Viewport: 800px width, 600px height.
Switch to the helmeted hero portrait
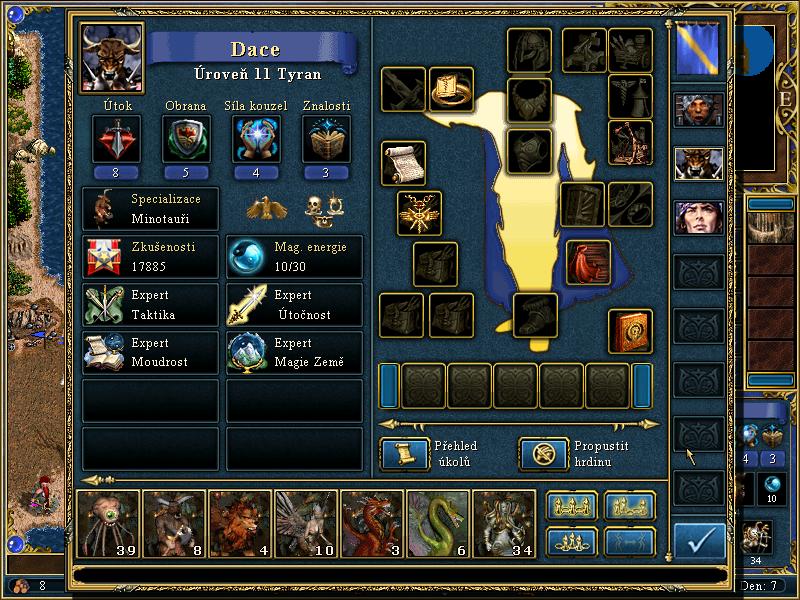coord(698,110)
